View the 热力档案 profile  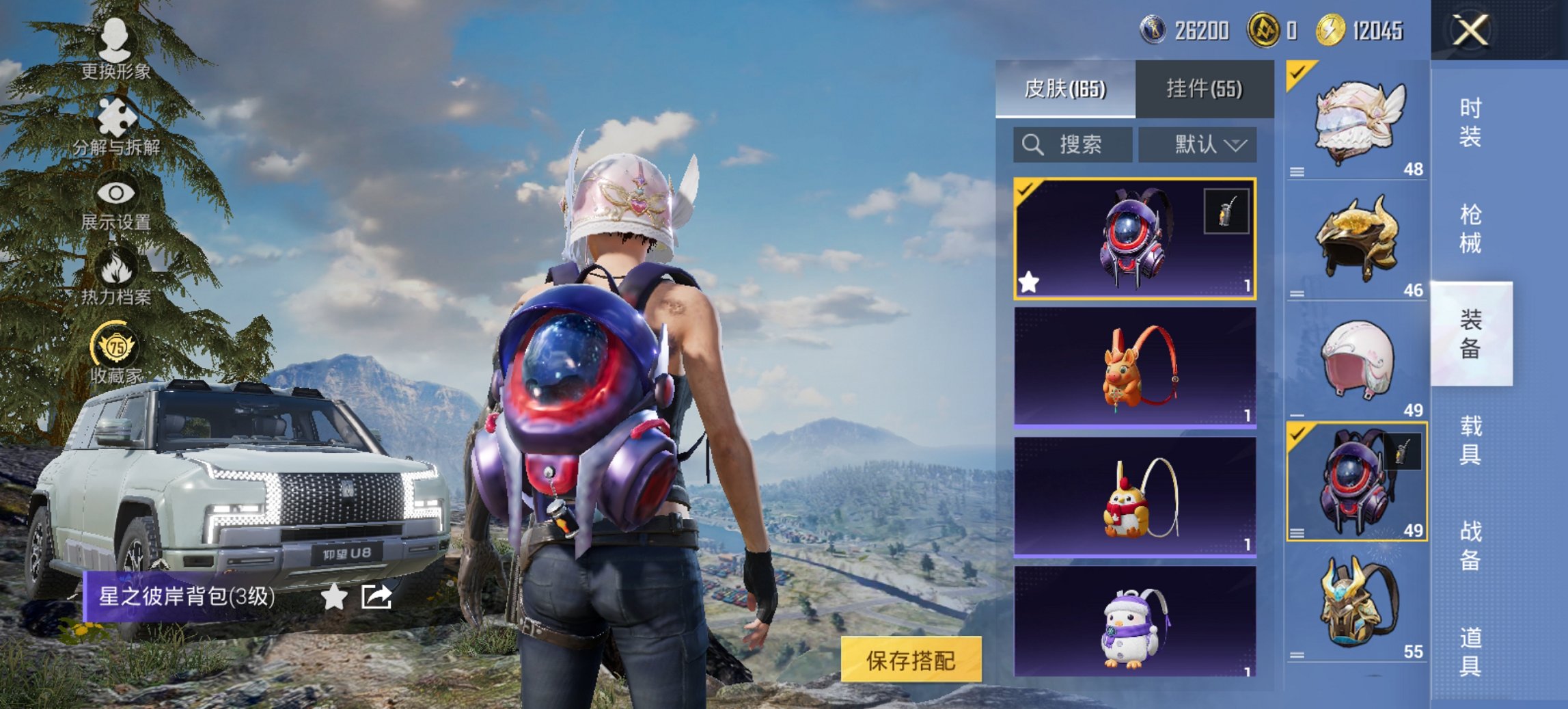point(115,269)
